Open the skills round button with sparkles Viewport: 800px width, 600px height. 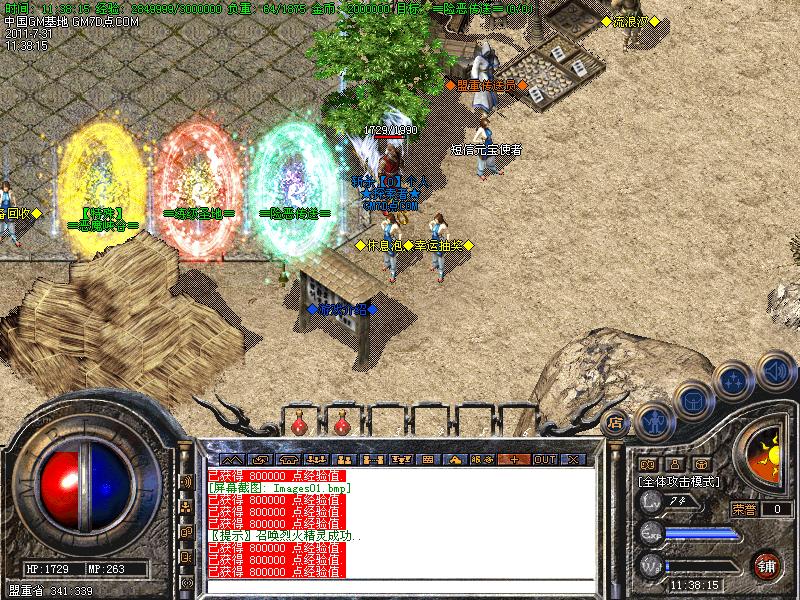point(734,382)
